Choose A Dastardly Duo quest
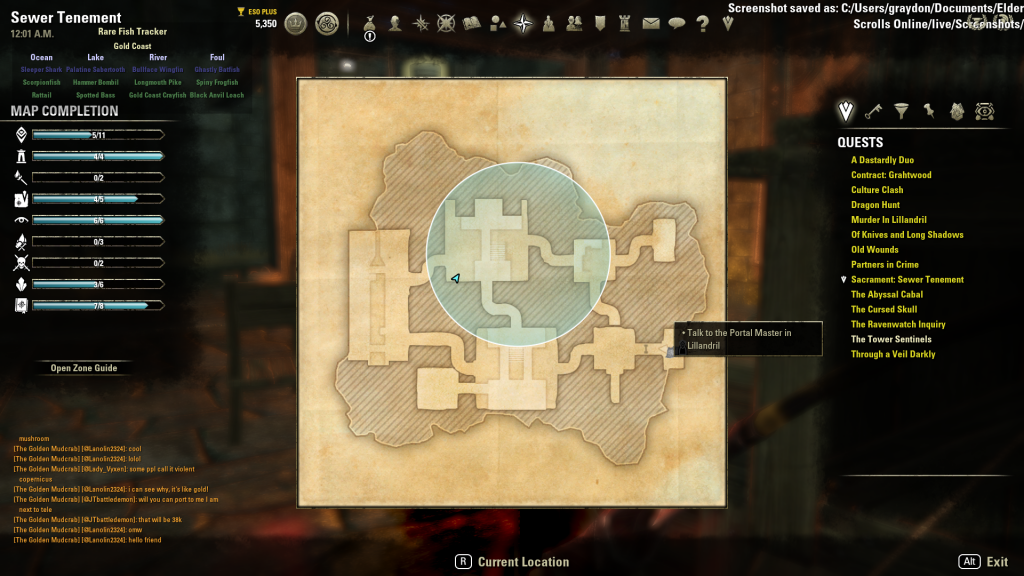Viewport: 1024px width, 576px height. point(882,160)
